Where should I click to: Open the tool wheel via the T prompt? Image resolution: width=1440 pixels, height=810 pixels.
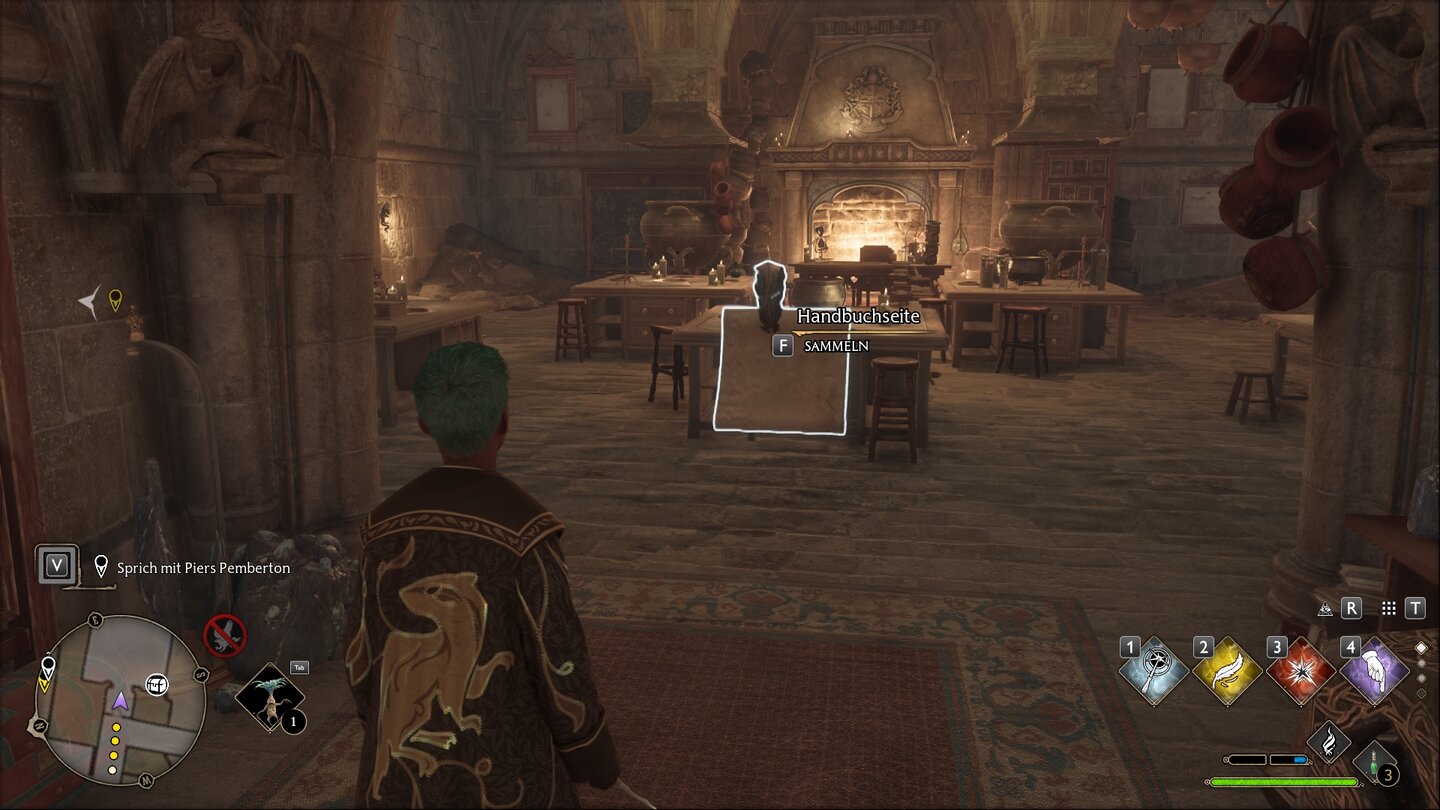pos(1416,608)
